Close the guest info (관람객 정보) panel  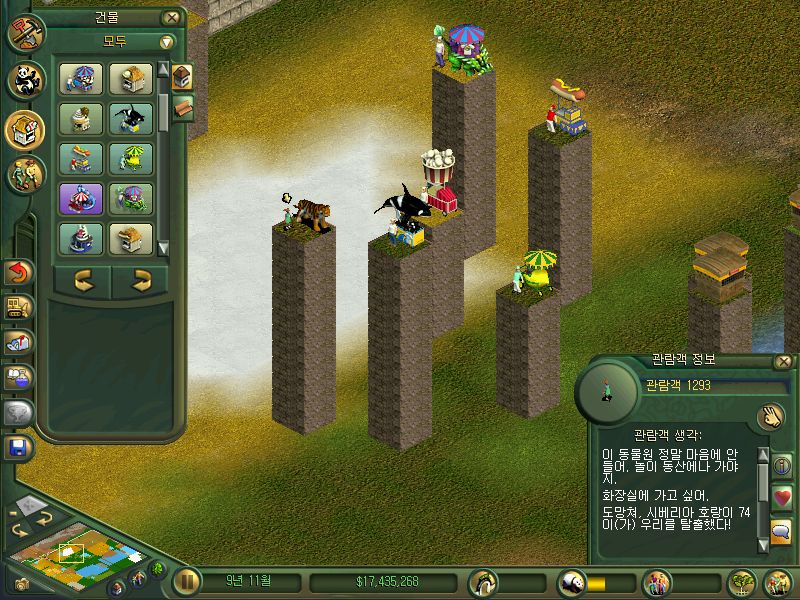pos(783,362)
